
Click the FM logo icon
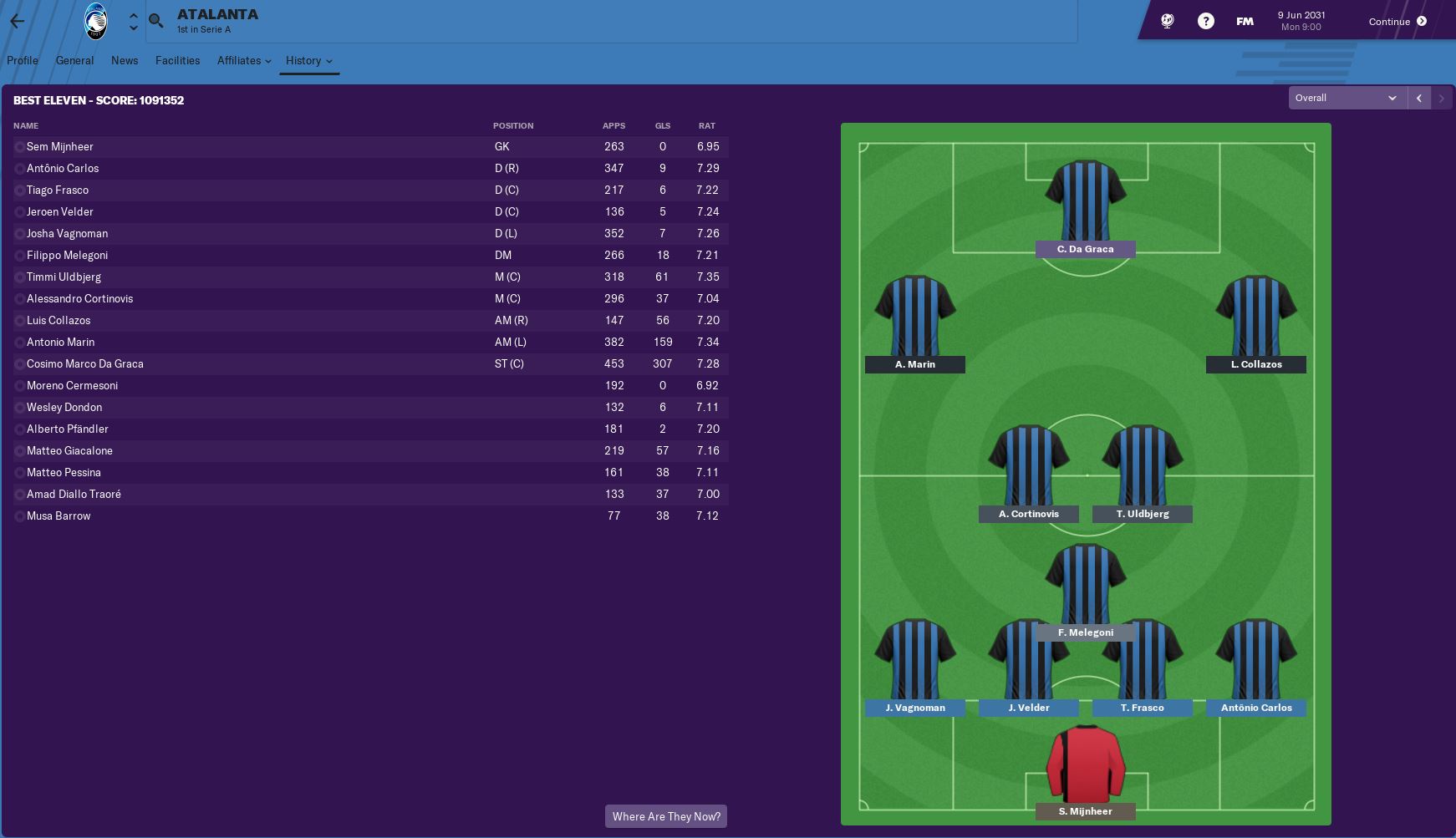[1244, 21]
